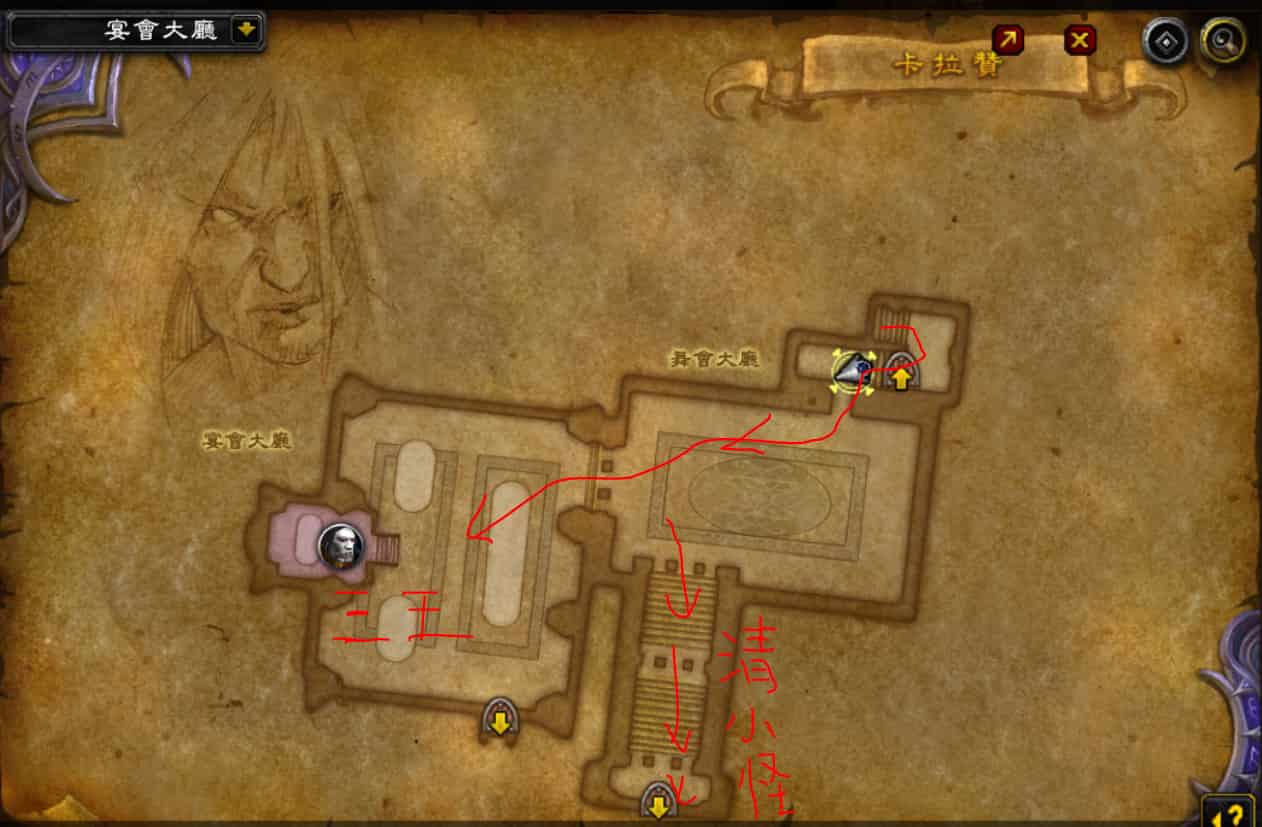The image size is (1262, 827).
Task: Close the map with the X button
Action: pyautogui.click(x=1079, y=39)
